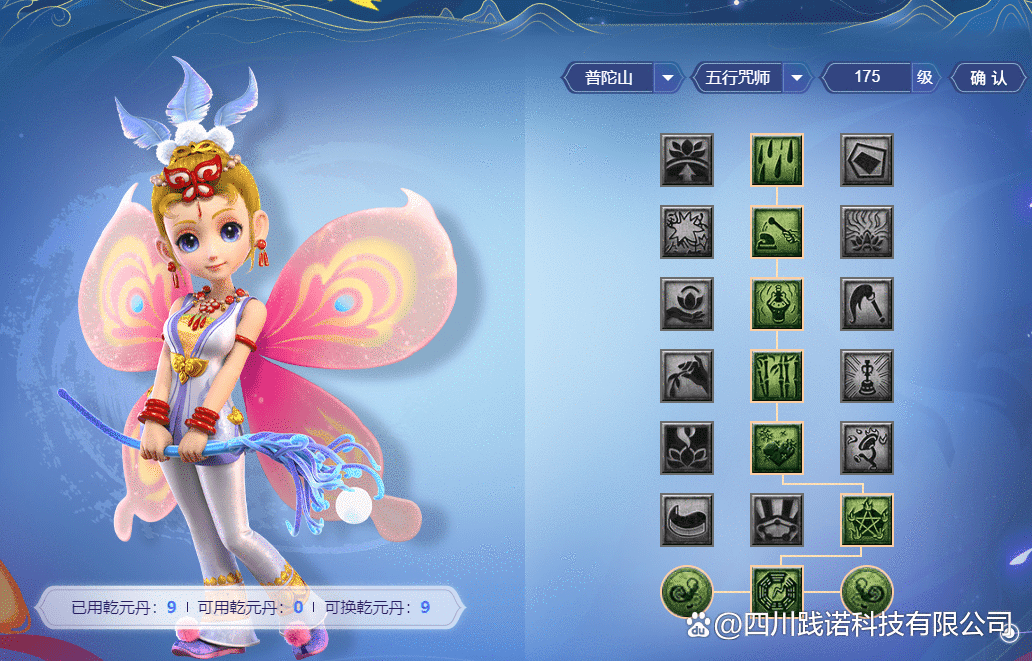This screenshot has height=661, width=1032.
Task: Select the green raindrops skill node
Action: (777, 160)
